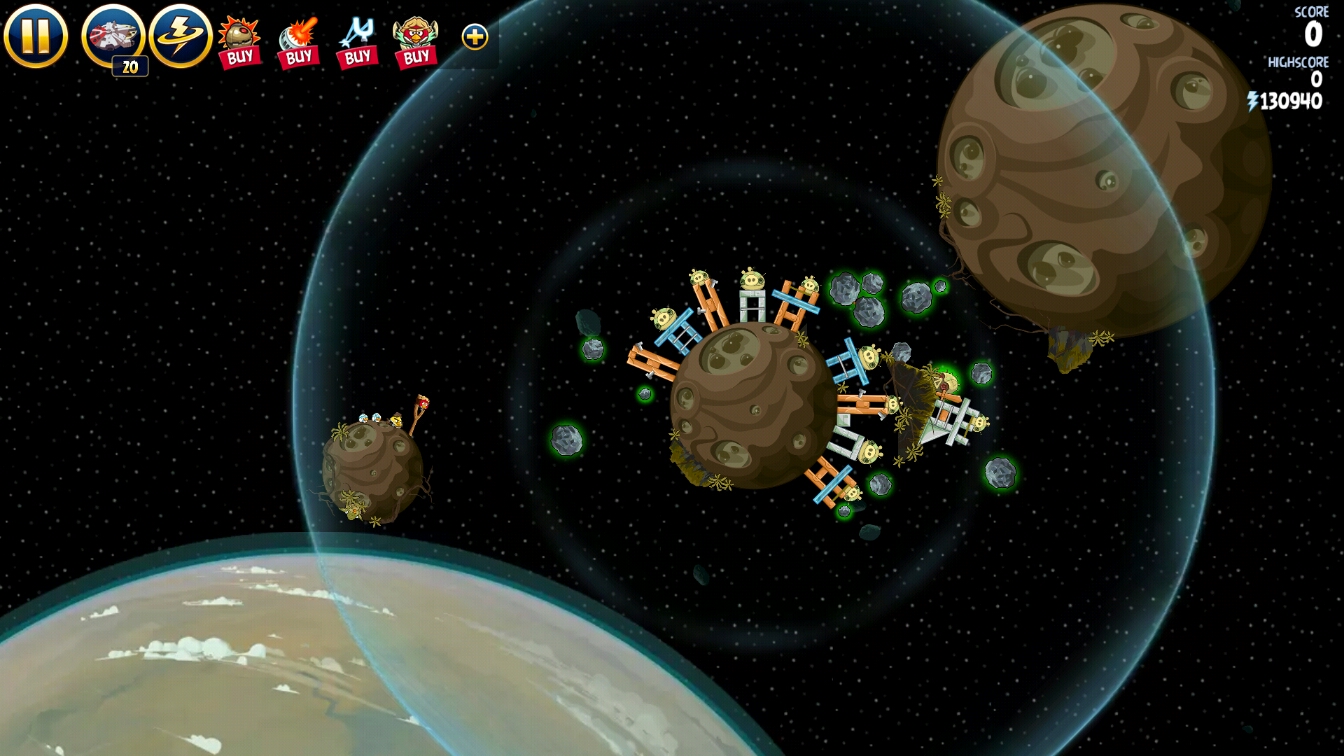
Task: Open the lightning bolt power-ups button
Action: point(181,36)
